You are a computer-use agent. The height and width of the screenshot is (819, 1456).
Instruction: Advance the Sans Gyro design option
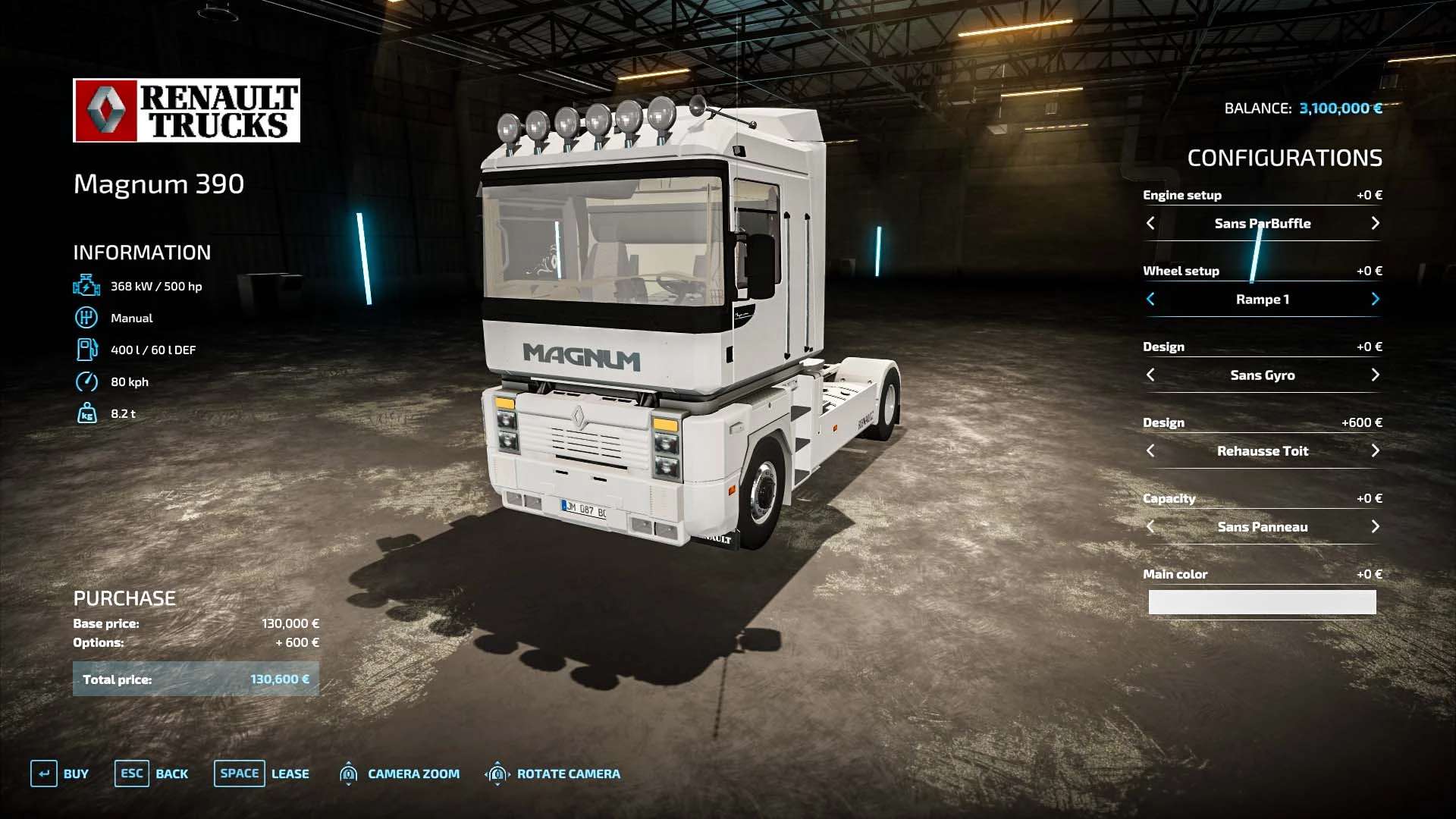(1375, 375)
